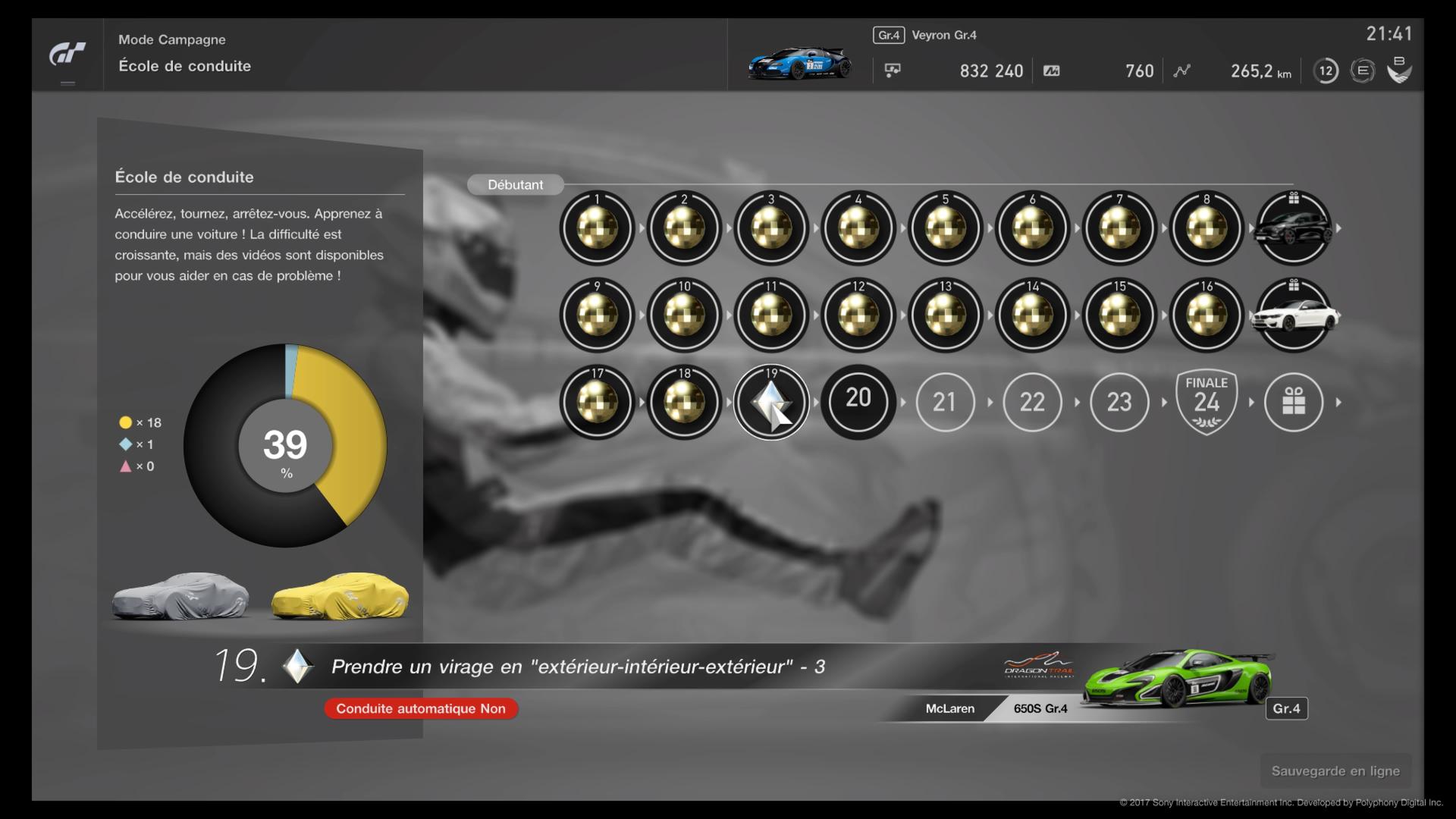Open lesson 5 gold trophy
1456x819 pixels.
tap(945, 227)
